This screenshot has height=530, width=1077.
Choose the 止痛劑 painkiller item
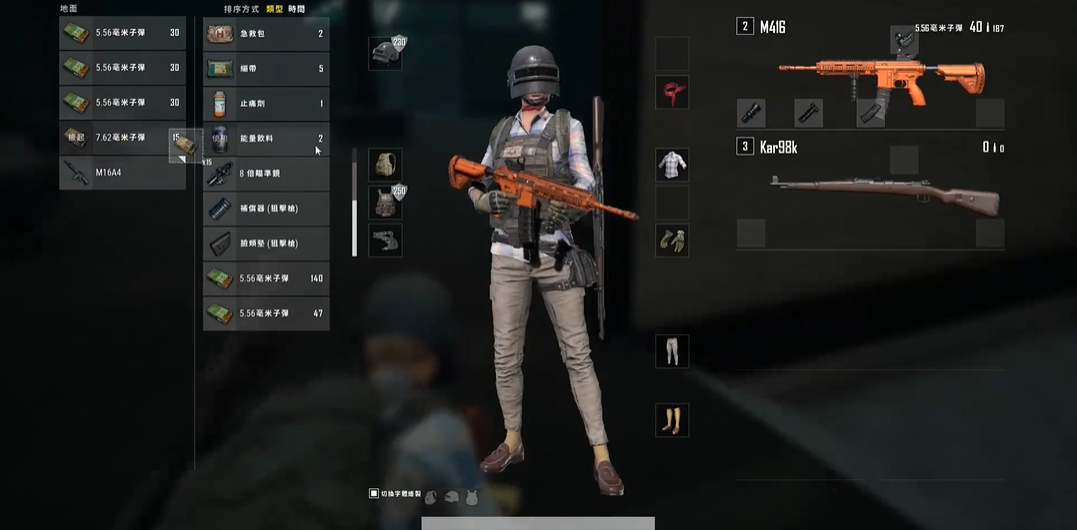(x=266, y=104)
